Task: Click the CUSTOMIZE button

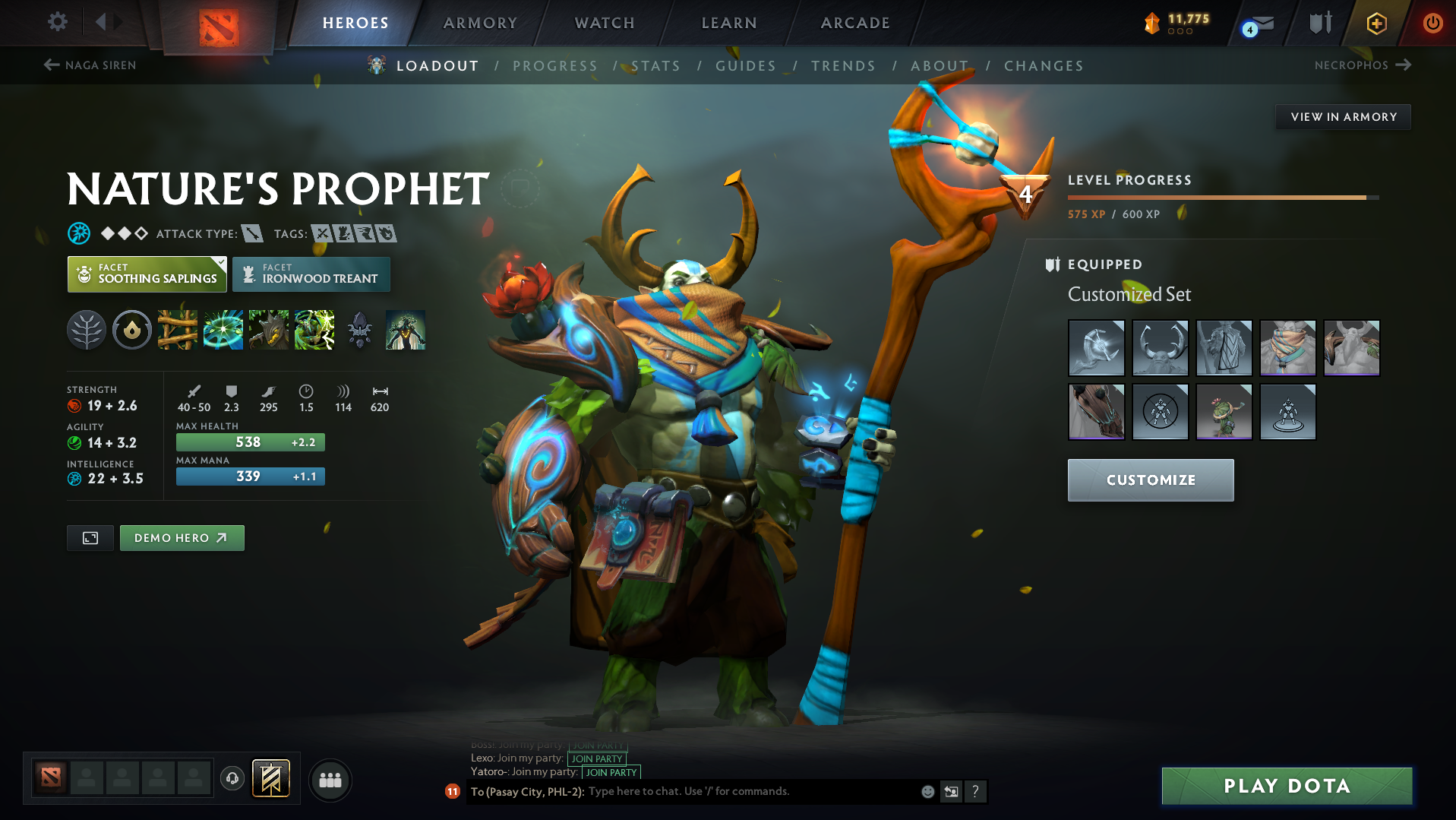Action: point(1150,480)
